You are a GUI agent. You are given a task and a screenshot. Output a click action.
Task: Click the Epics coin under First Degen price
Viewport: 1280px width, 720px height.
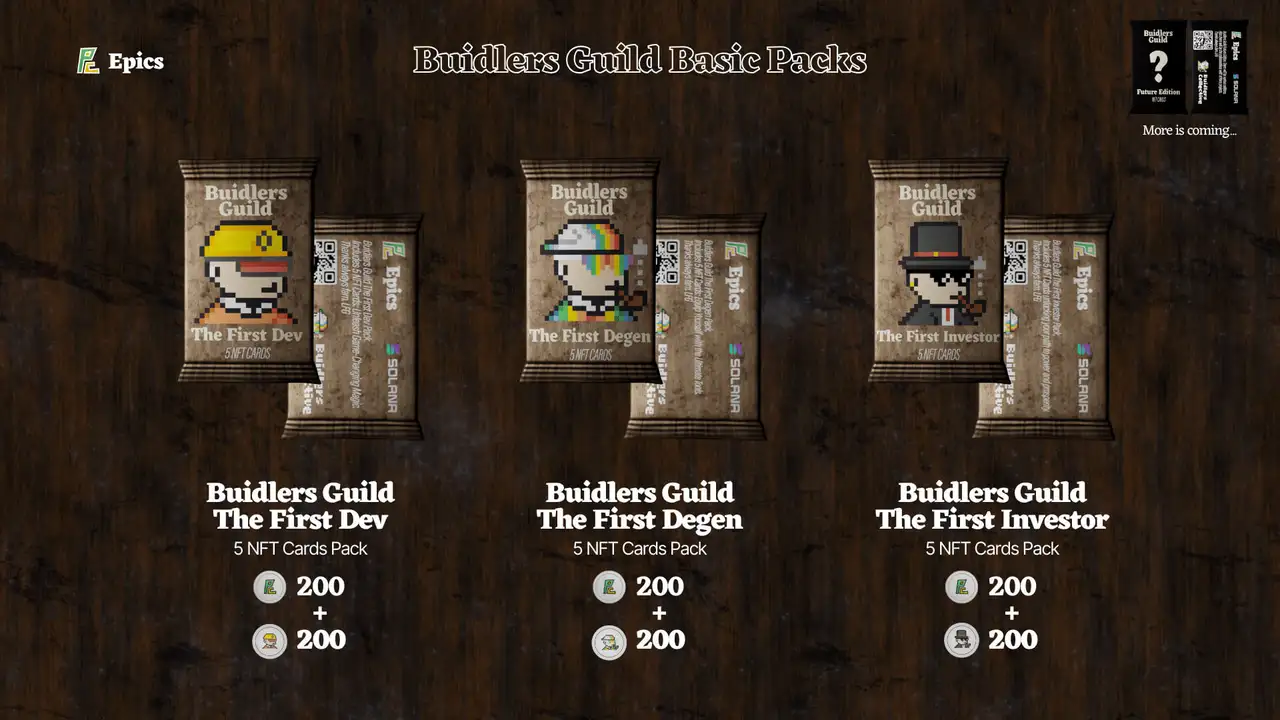click(x=607, y=587)
